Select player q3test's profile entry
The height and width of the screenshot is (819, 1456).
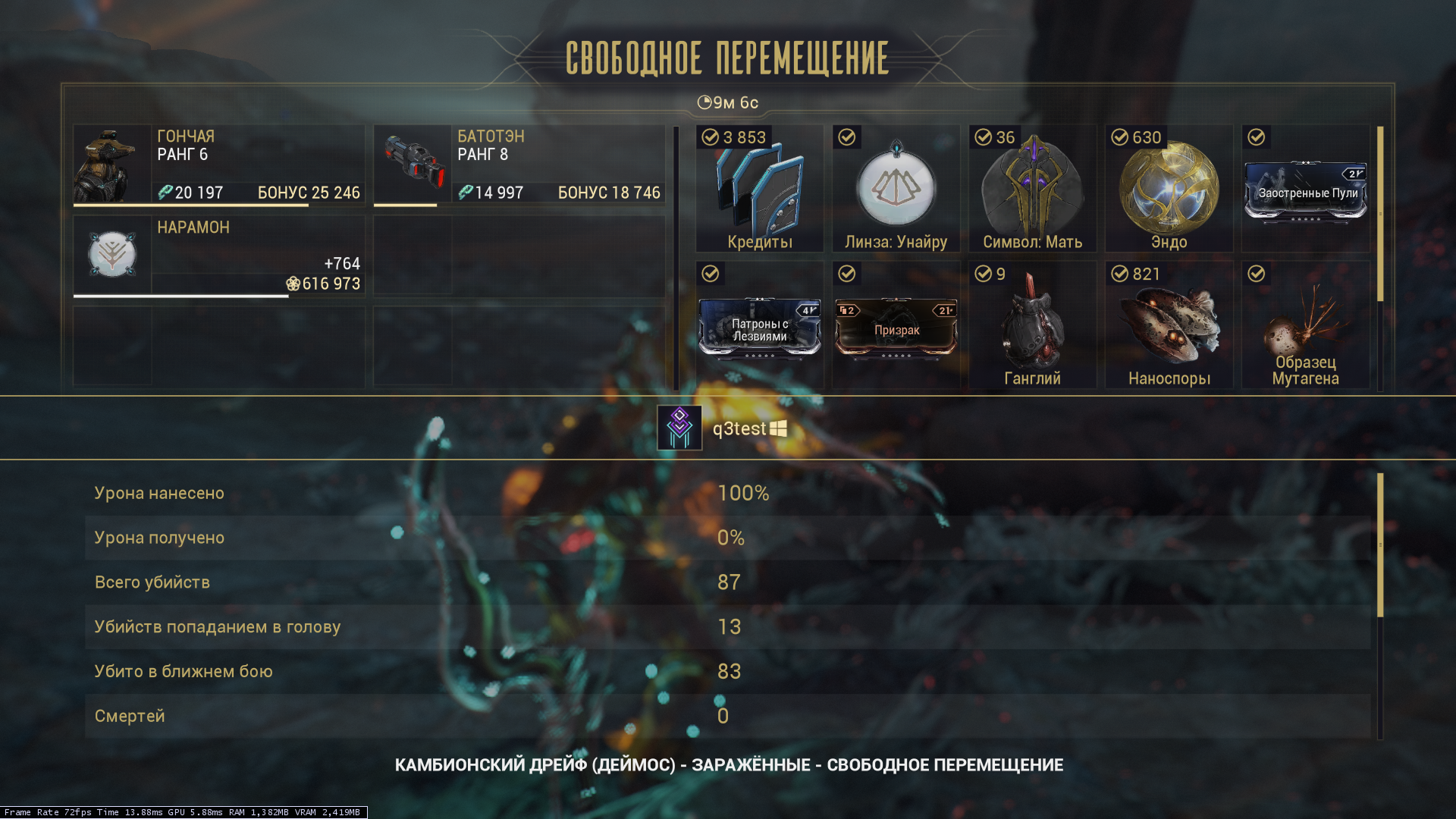[x=739, y=429]
